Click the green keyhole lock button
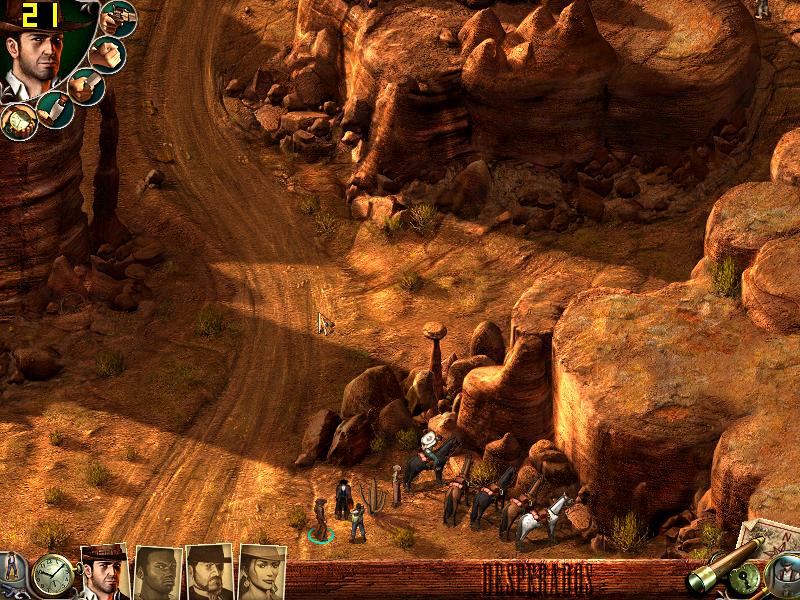 coord(746,579)
